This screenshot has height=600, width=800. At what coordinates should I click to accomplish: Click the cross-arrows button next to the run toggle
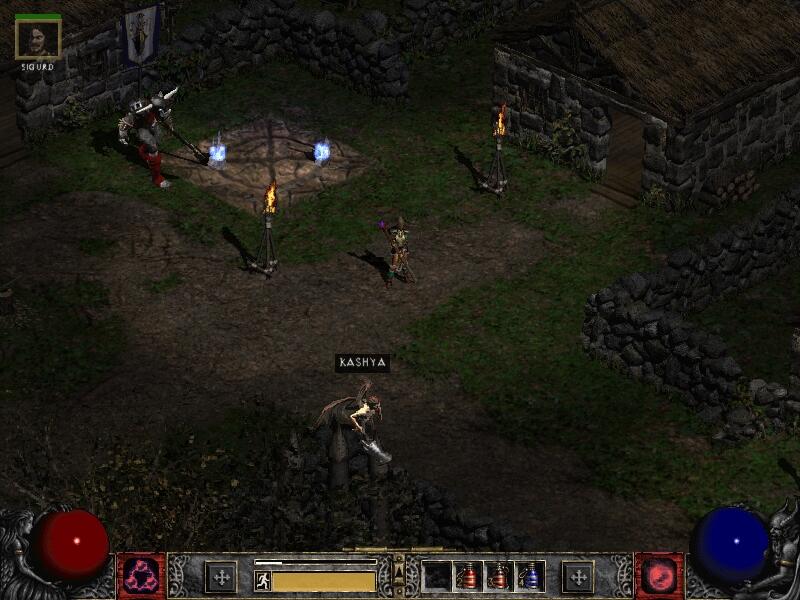click(221, 577)
